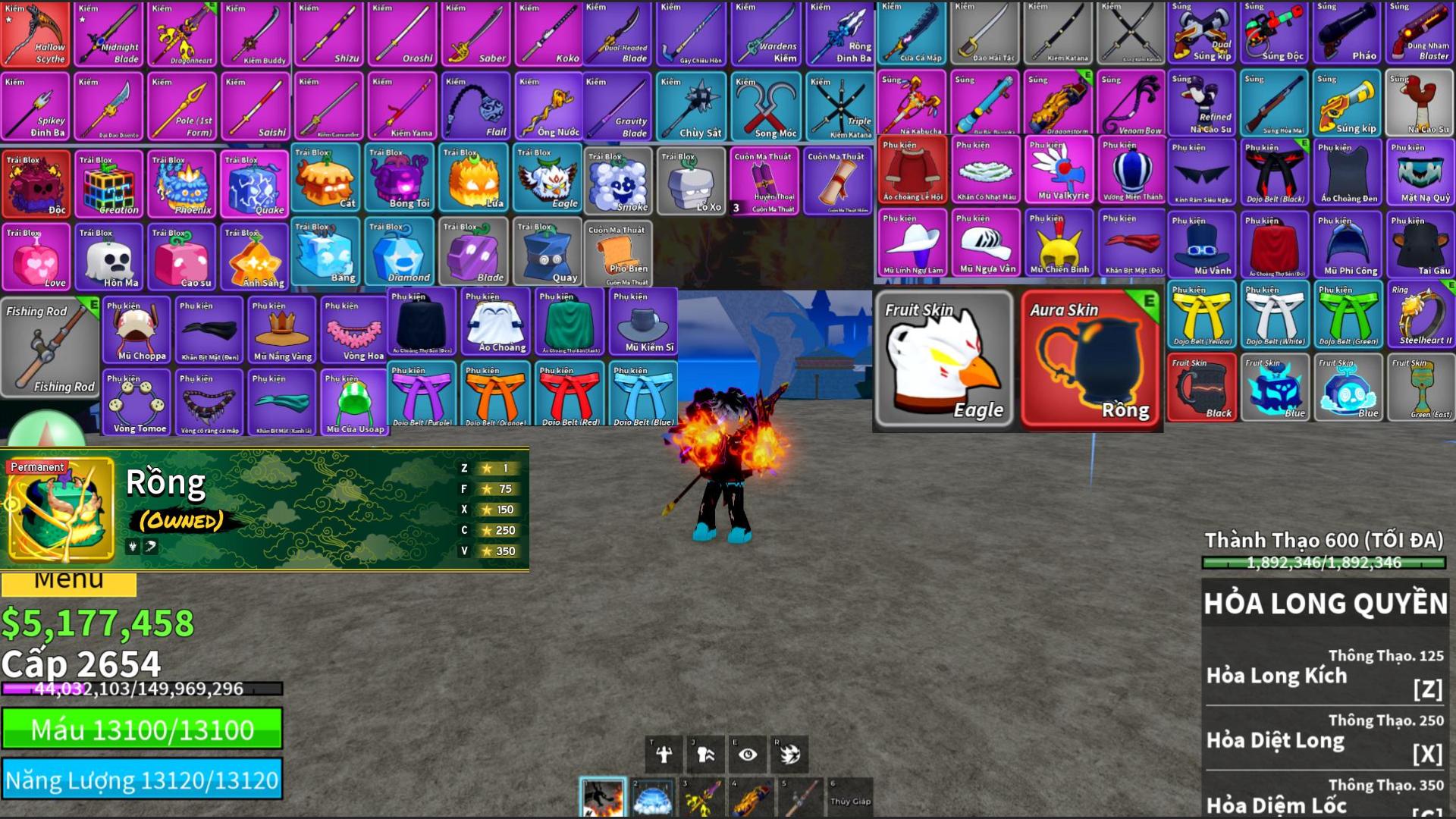Choose the Phoenix fruit tile

(182, 184)
